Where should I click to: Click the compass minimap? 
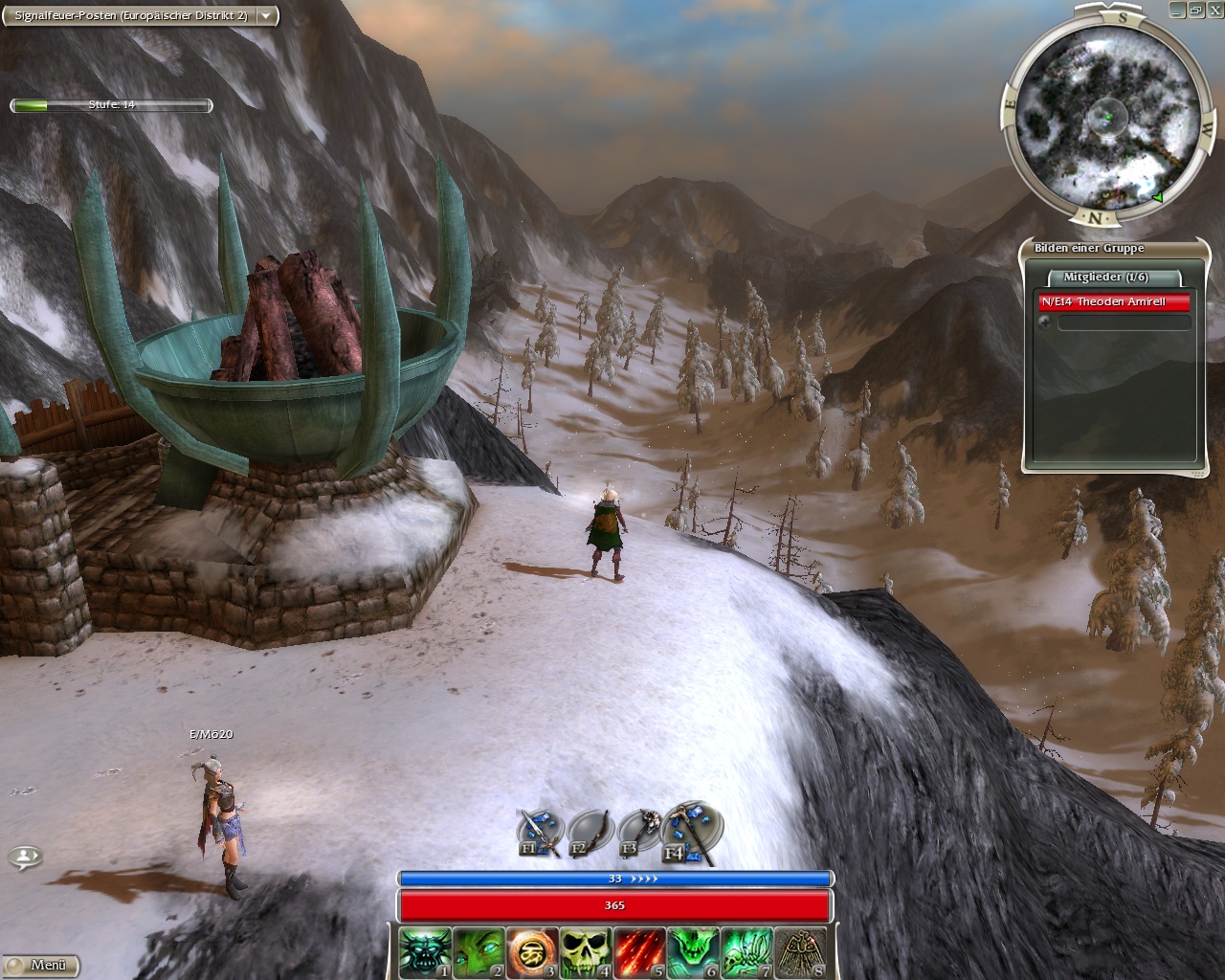1102,117
